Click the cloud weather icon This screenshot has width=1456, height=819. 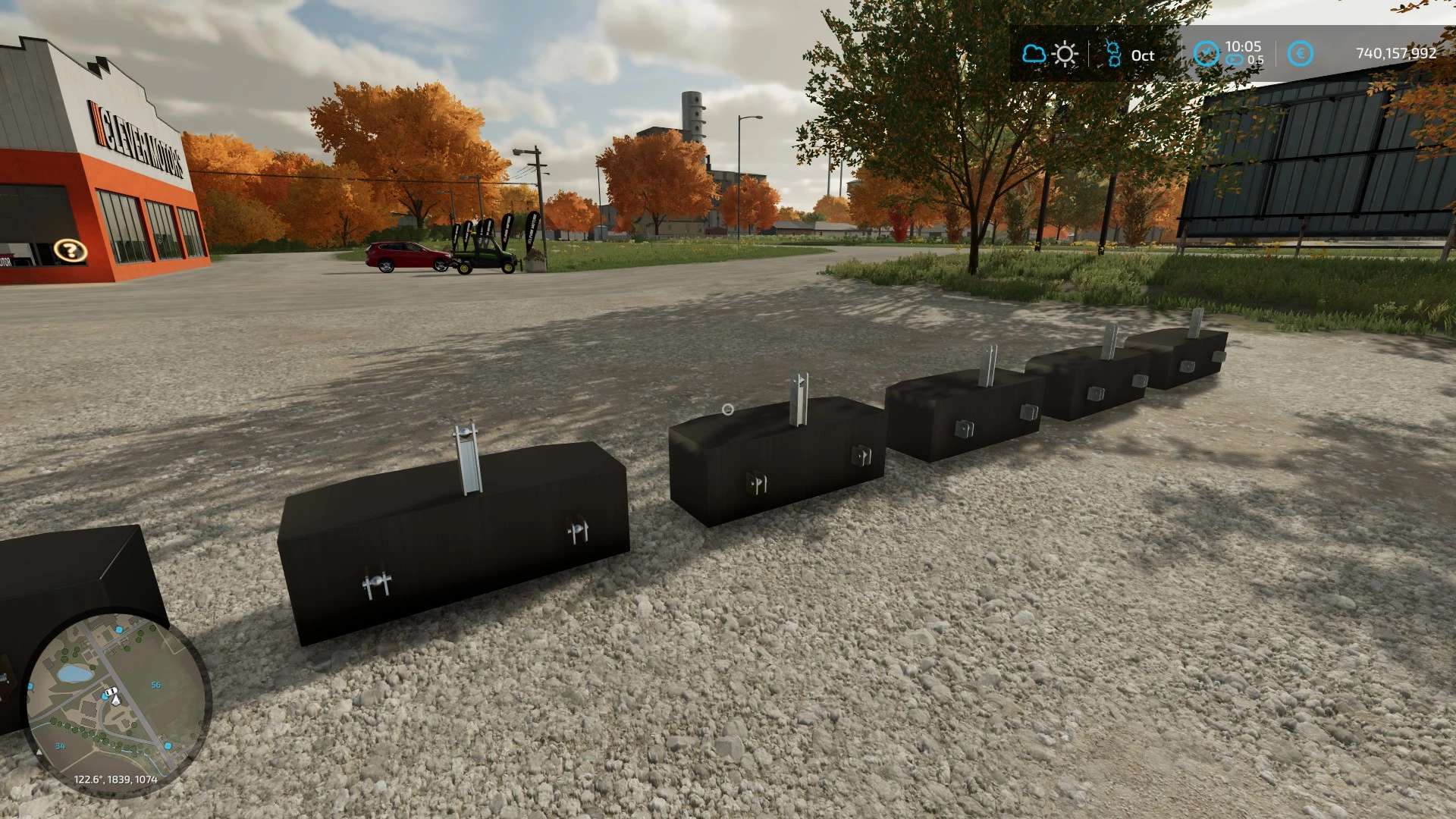tap(1034, 54)
